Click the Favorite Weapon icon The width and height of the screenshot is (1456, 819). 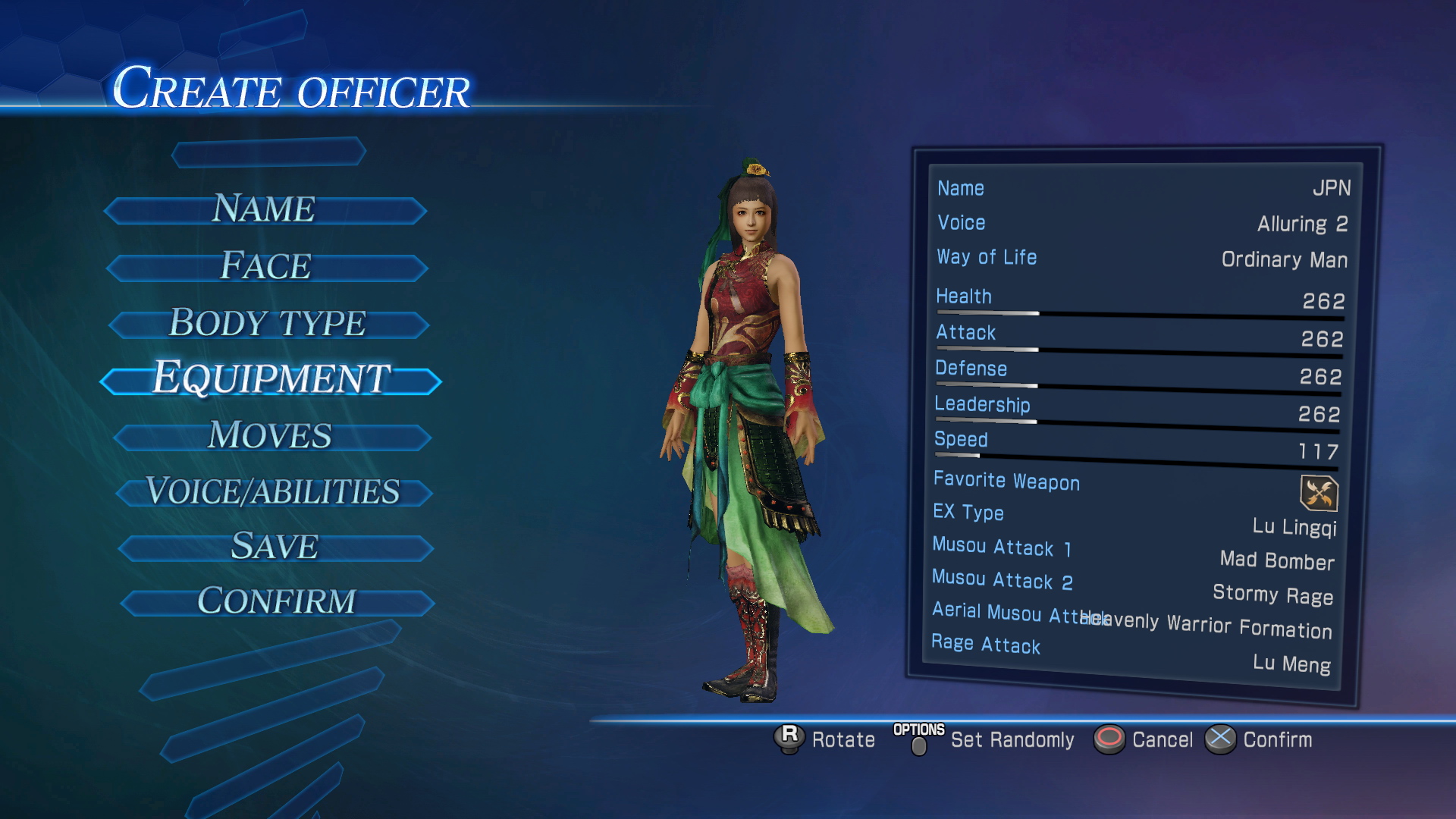(x=1319, y=494)
